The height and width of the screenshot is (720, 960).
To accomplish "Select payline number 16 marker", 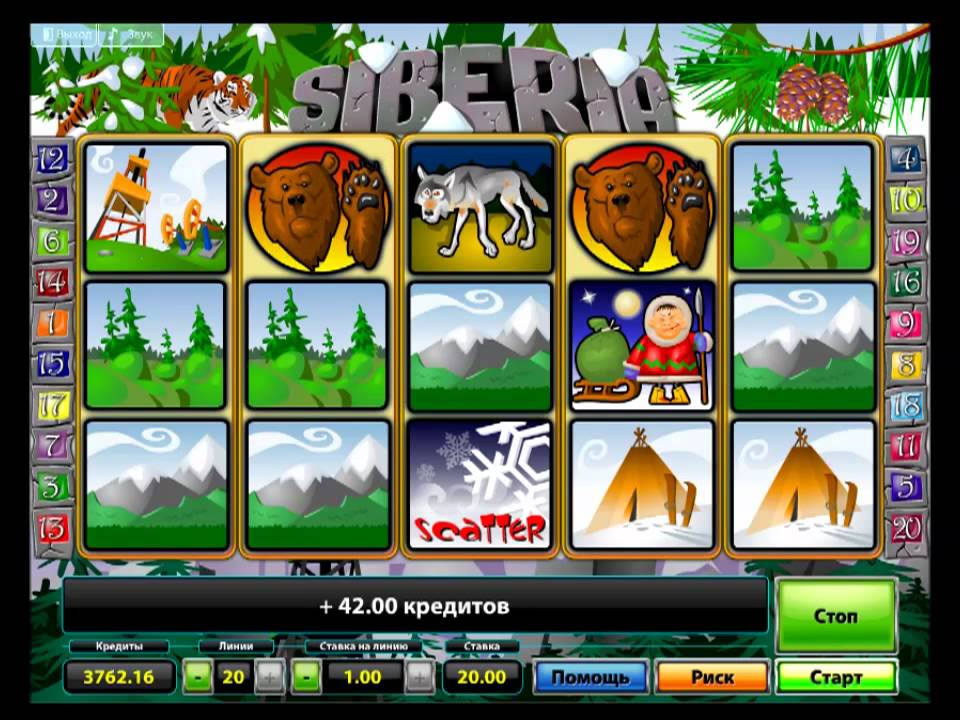I will click(905, 282).
